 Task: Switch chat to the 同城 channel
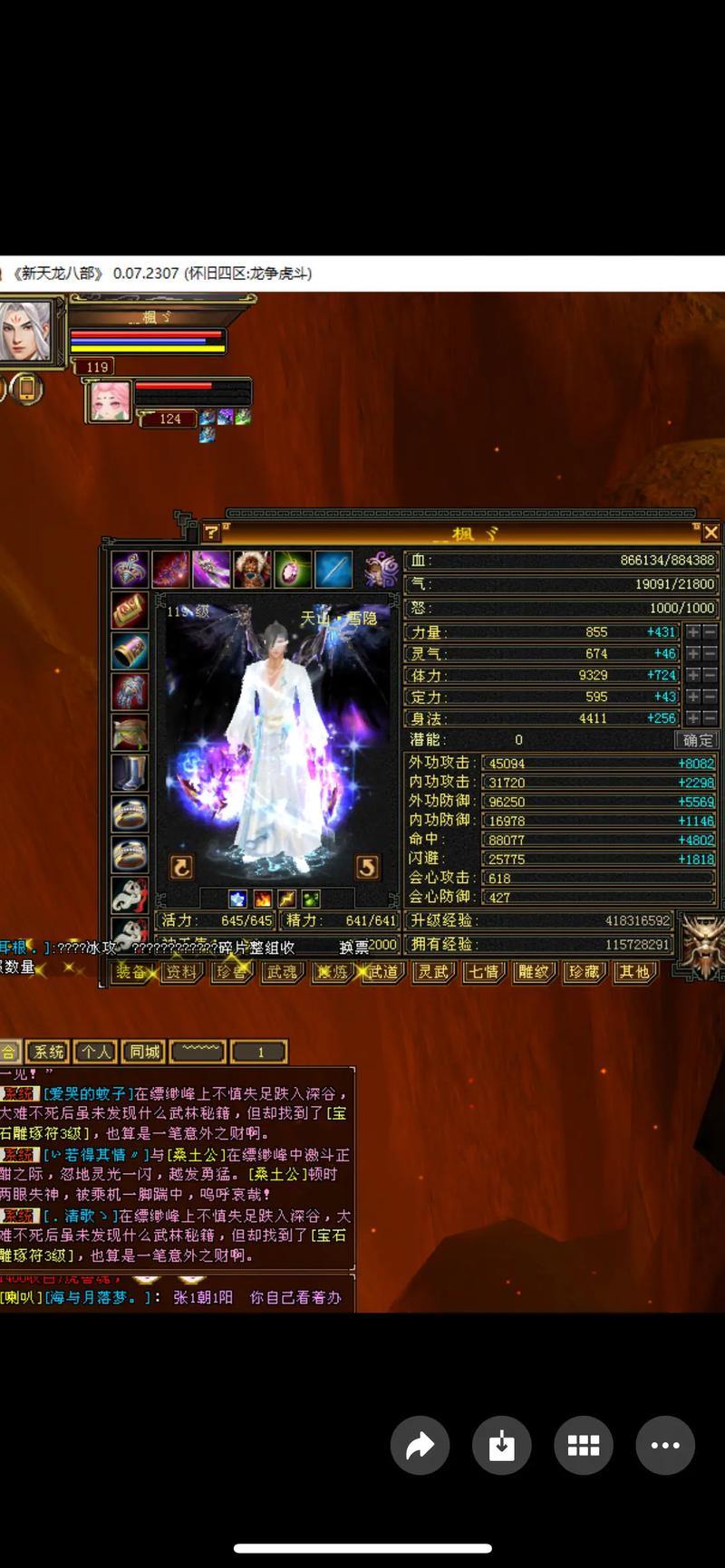click(144, 1052)
